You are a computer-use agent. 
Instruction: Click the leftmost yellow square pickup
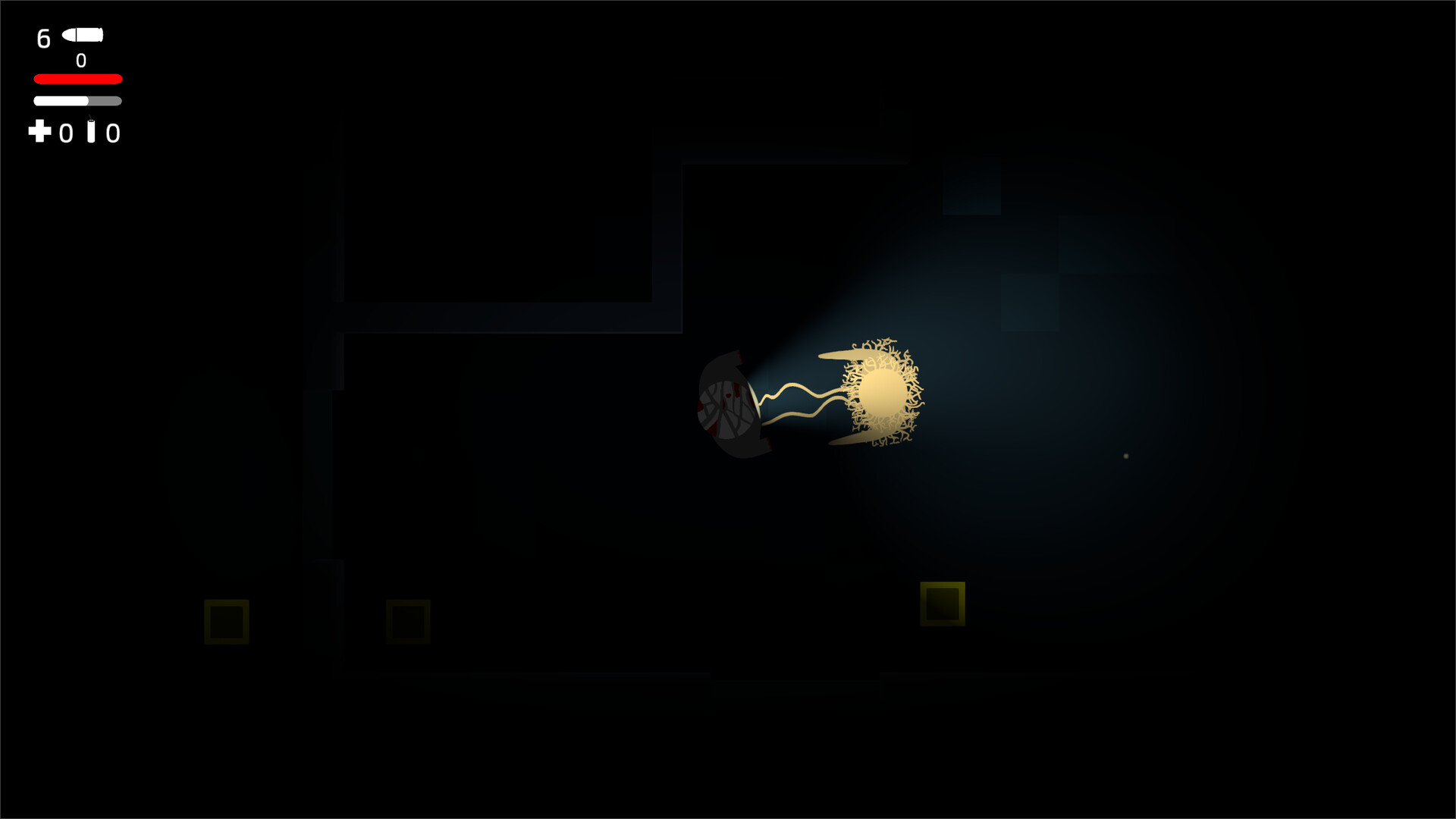coord(226,620)
